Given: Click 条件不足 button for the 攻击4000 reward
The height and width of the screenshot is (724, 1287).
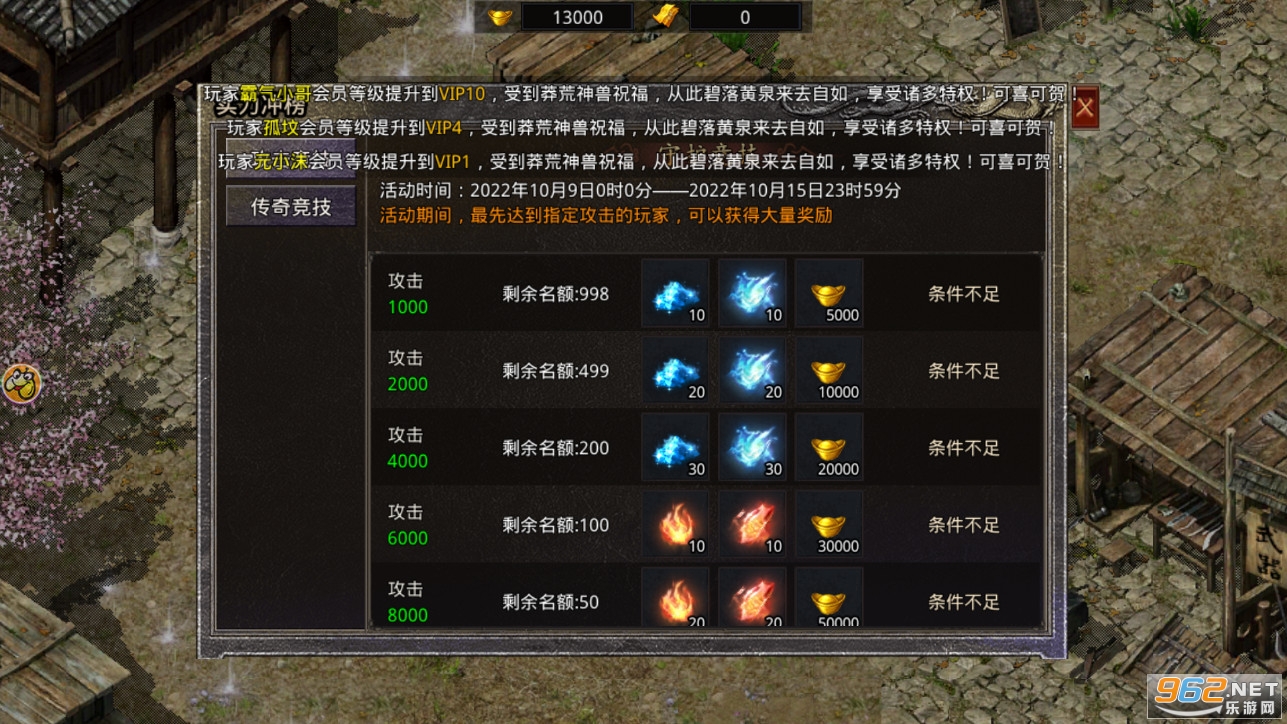Looking at the screenshot, I should pos(961,447).
